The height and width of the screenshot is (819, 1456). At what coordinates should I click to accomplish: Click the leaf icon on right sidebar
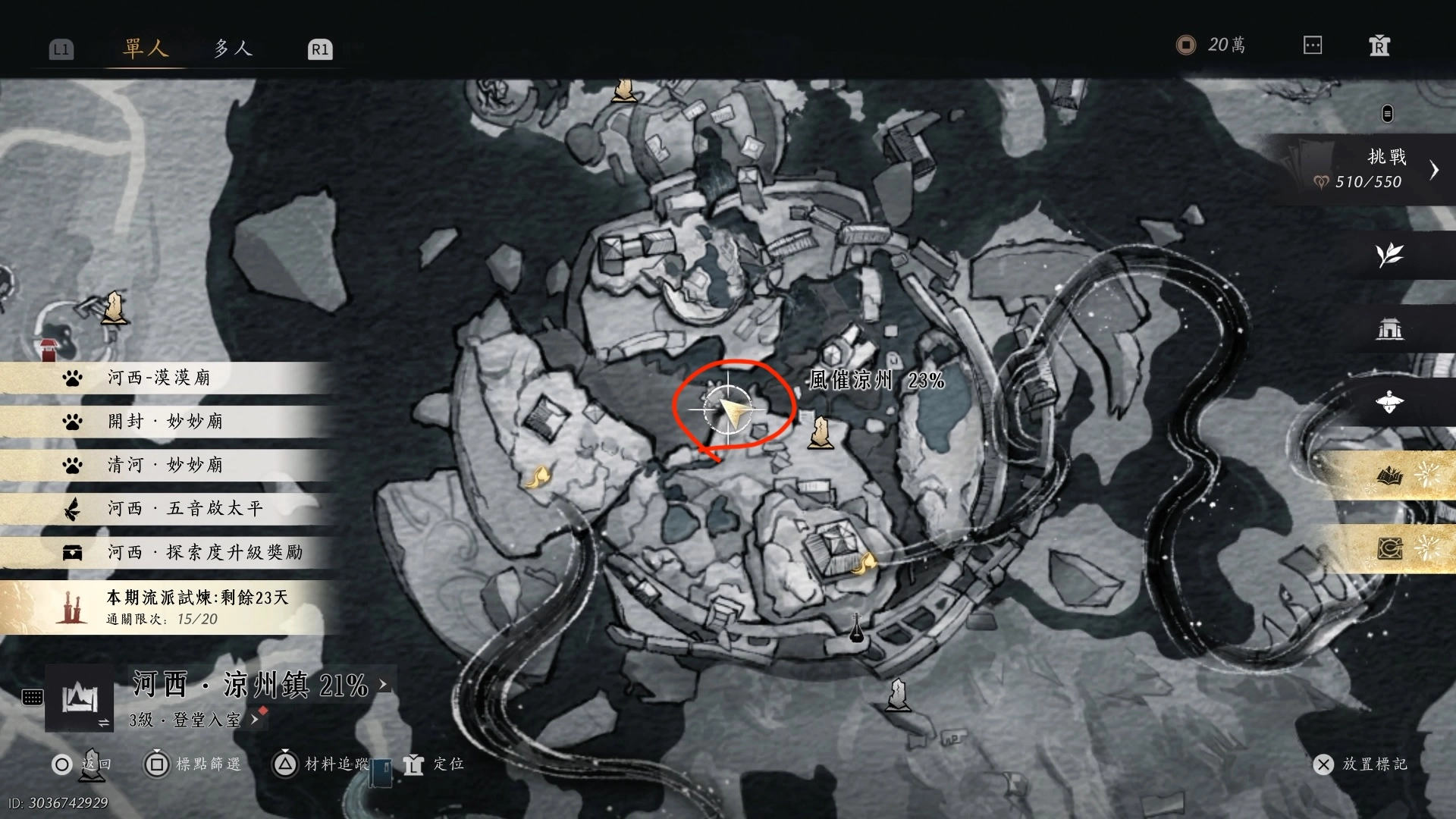click(x=1389, y=255)
